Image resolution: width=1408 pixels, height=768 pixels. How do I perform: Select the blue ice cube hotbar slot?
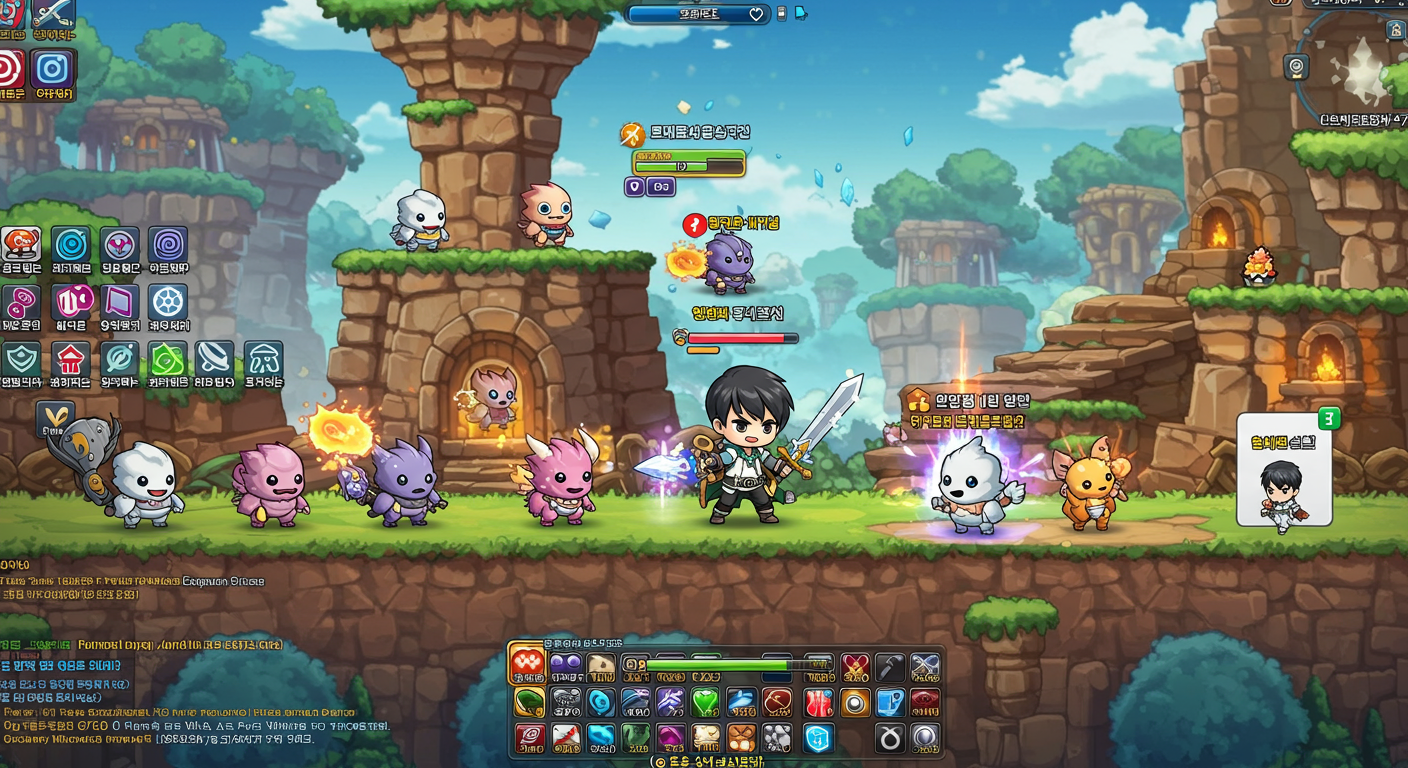click(x=818, y=738)
